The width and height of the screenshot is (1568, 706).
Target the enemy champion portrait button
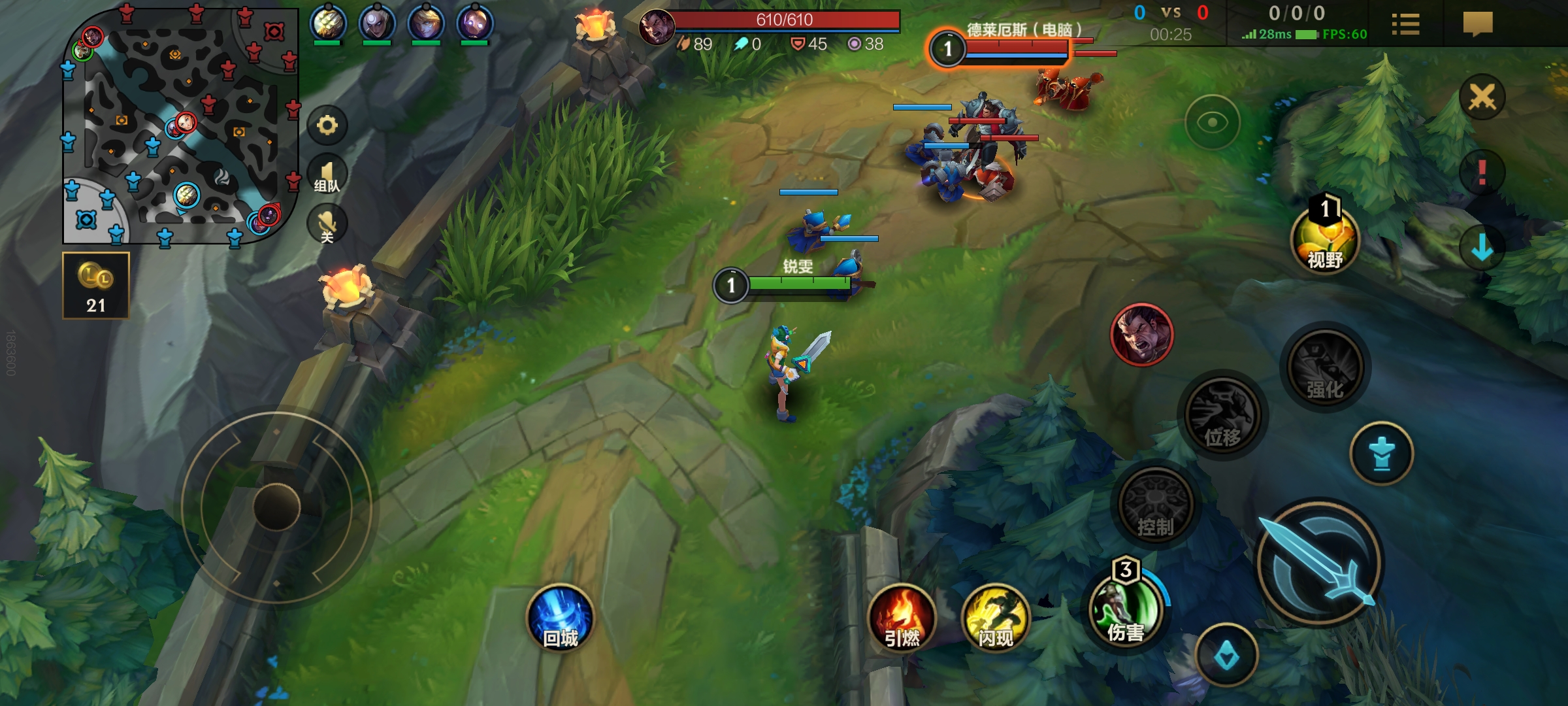pos(1142,335)
